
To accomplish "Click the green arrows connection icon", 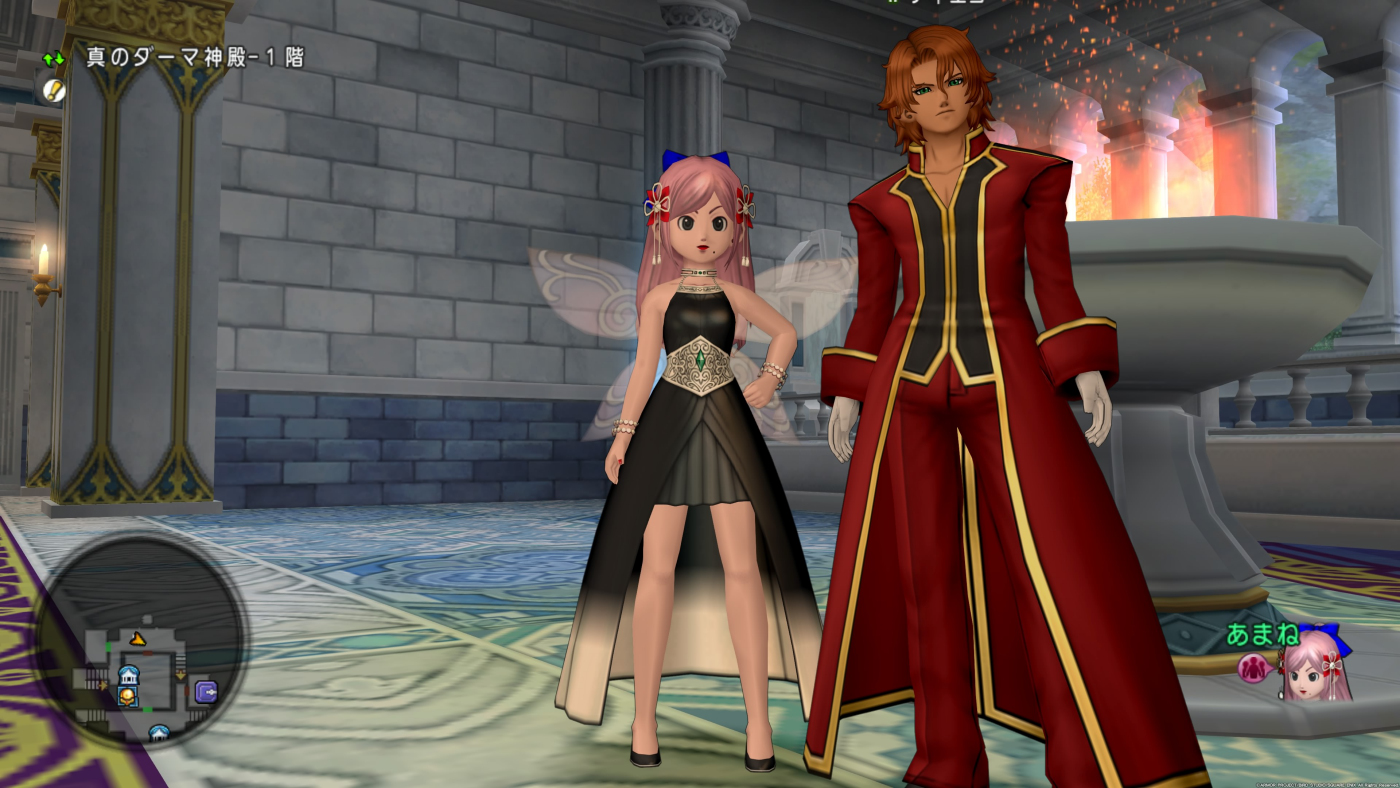I will pos(54,59).
